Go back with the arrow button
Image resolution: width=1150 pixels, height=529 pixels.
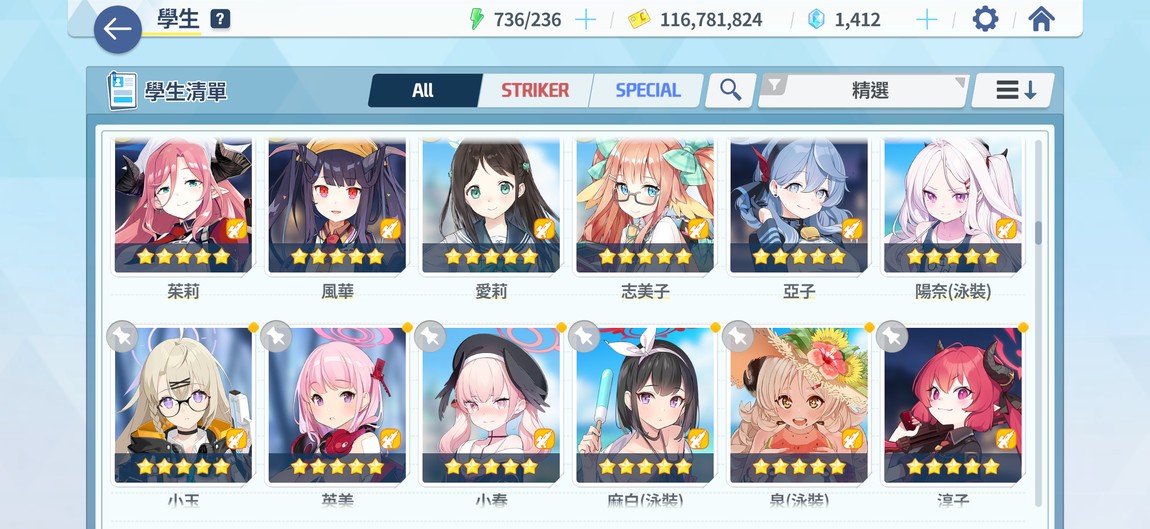118,30
